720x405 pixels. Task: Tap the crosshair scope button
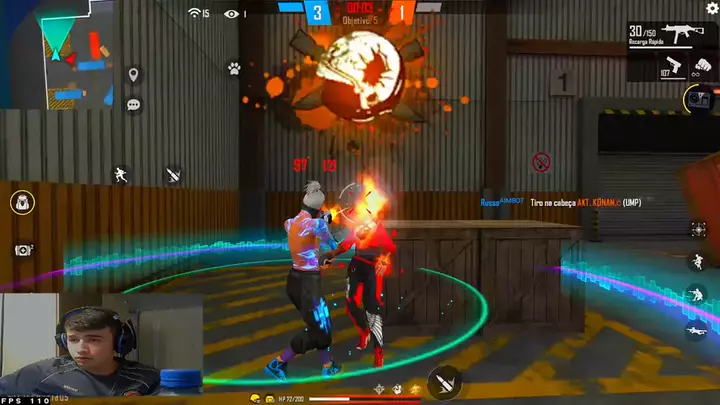click(x=697, y=229)
